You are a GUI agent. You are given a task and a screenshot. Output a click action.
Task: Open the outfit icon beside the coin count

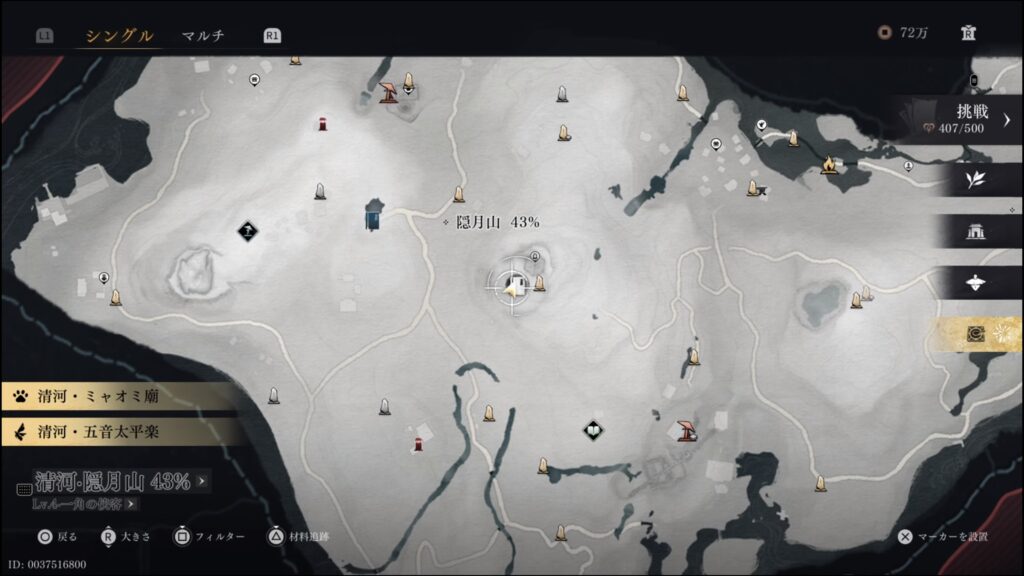(x=967, y=33)
